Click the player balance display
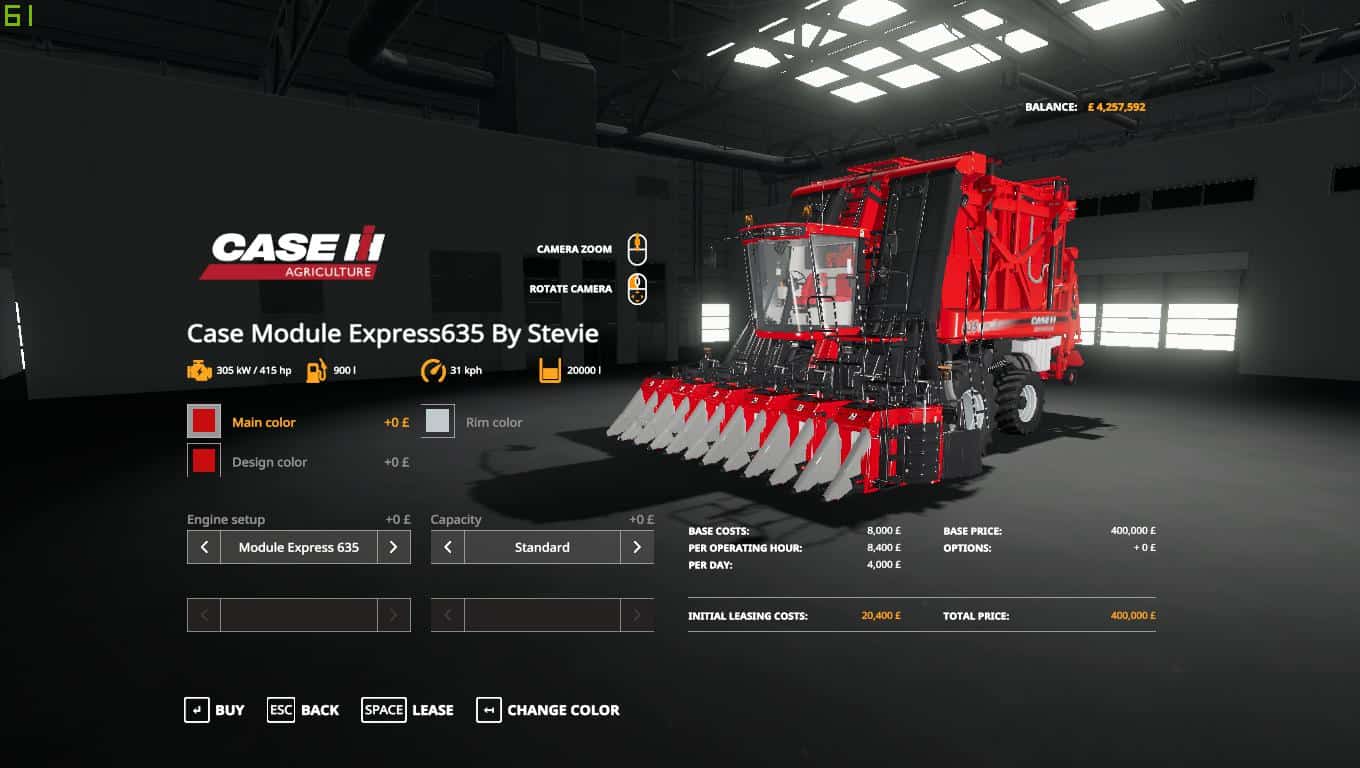 1085,105
